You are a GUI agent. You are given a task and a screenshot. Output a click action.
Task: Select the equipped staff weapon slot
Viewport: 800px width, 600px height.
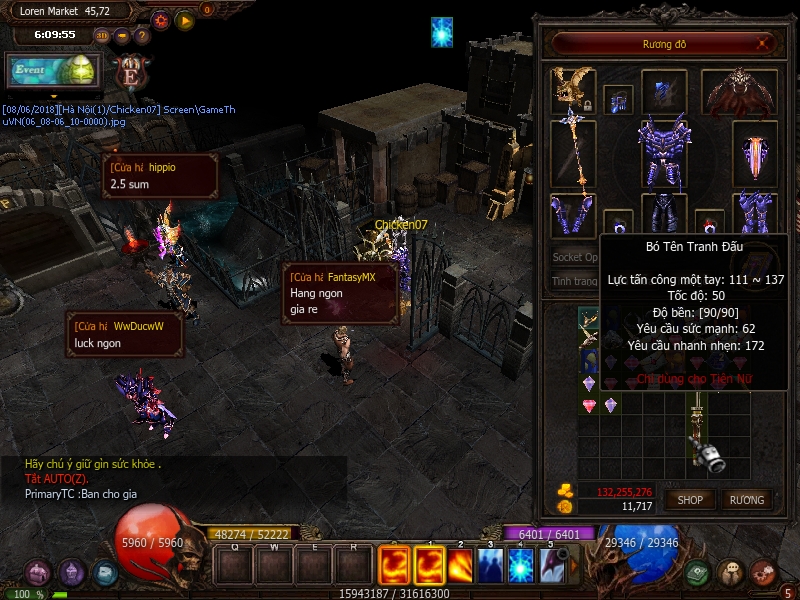(573, 153)
